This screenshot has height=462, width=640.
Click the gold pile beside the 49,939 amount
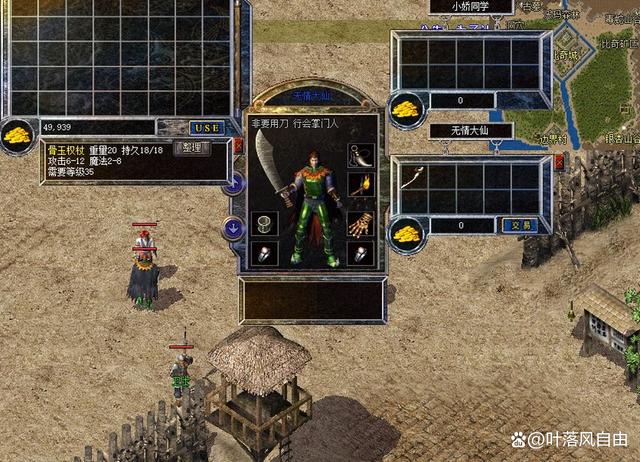click(19, 134)
